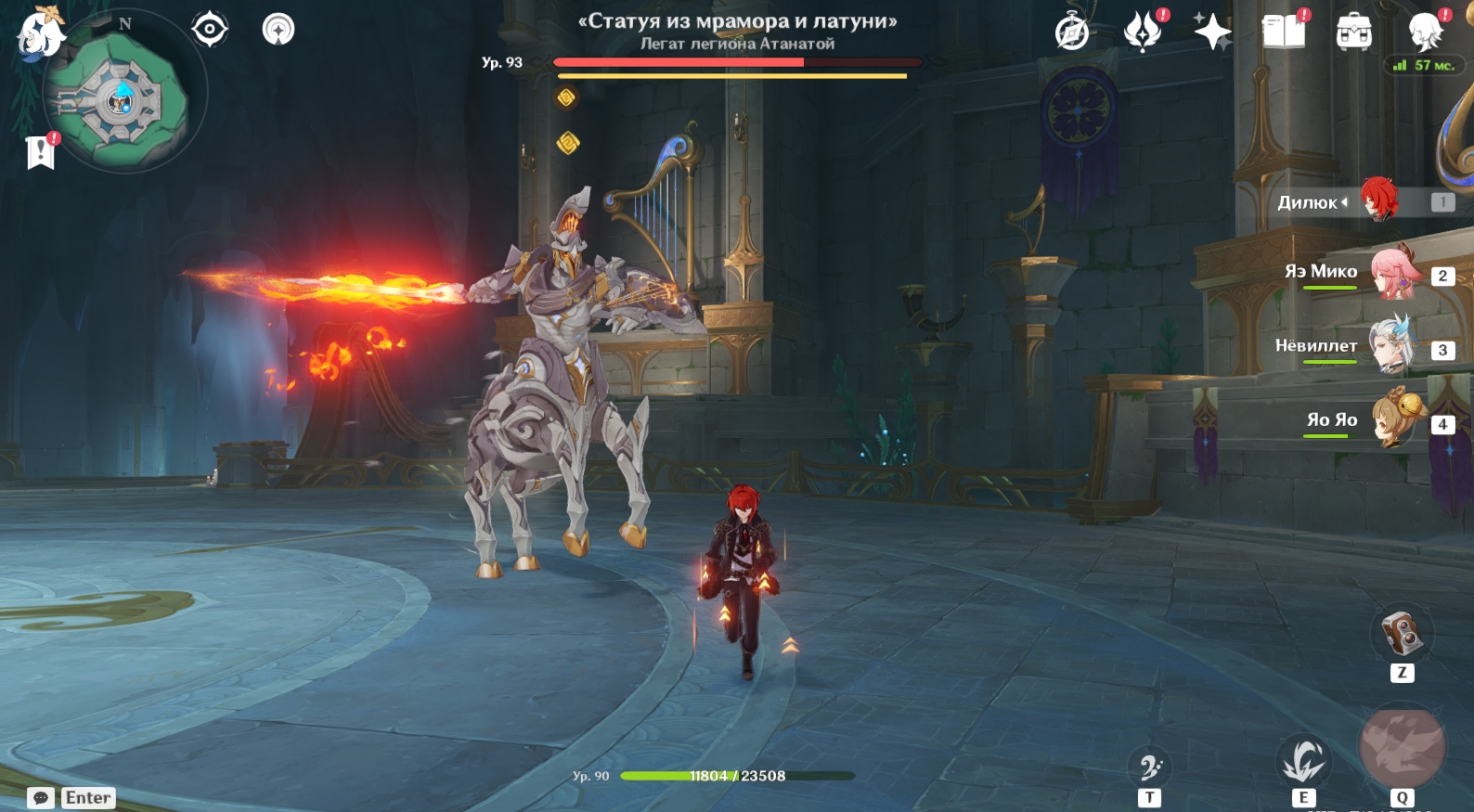Viewport: 1474px width, 812px height.
Task: Open the character screen icon
Action: click(1425, 32)
